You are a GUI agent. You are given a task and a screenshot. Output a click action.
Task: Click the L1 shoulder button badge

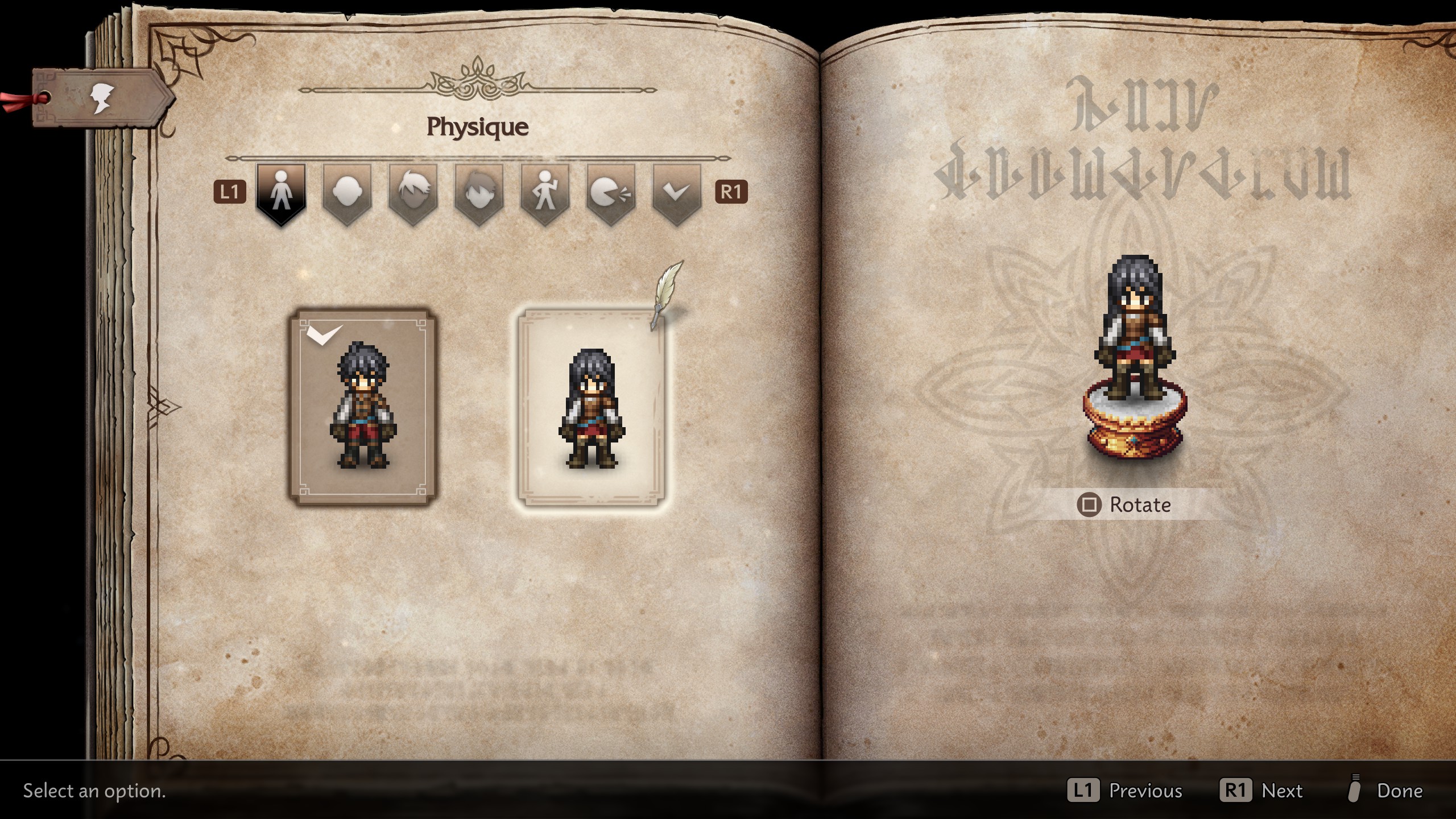coord(229,191)
